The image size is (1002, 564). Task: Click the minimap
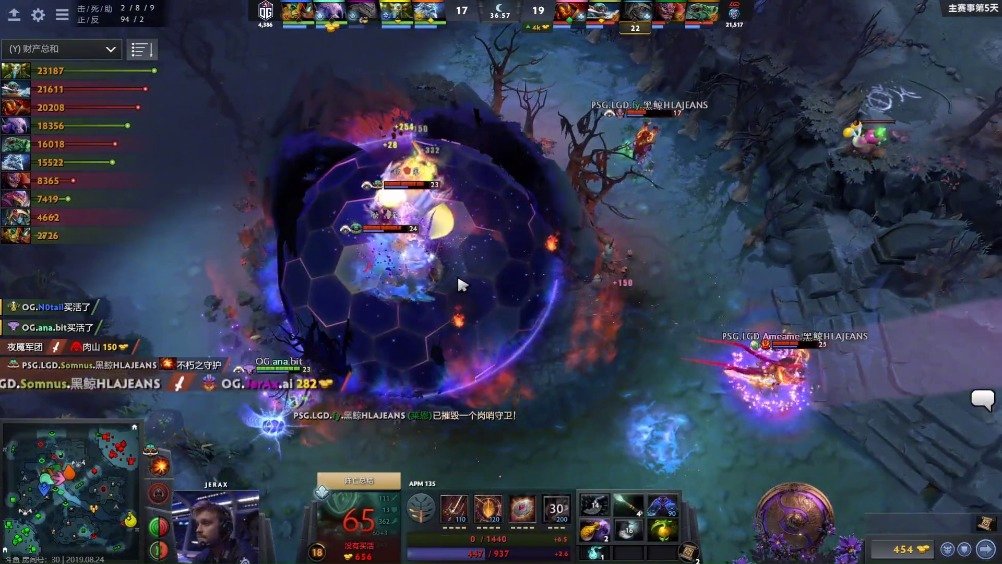pyautogui.click(x=72, y=490)
